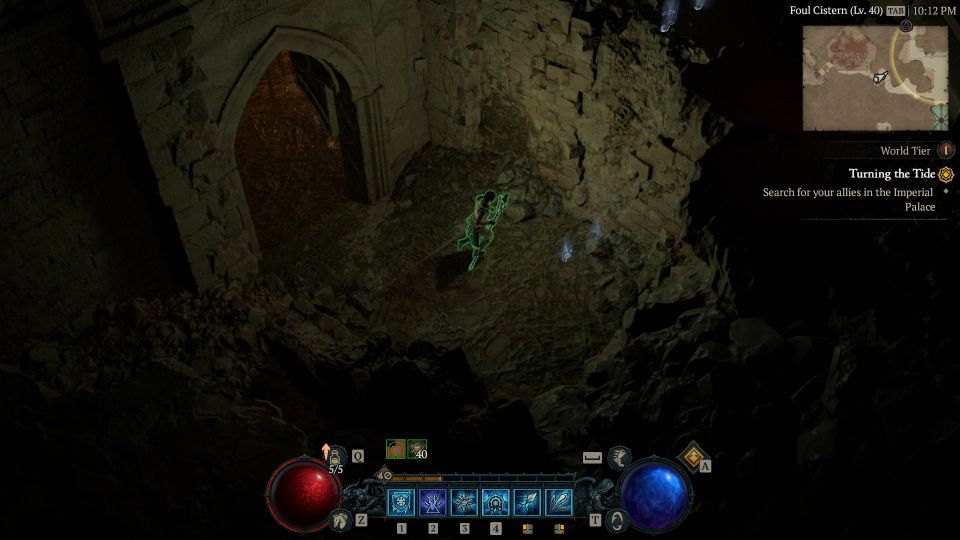Use the sixth skill with the triple shards icon

click(558, 502)
